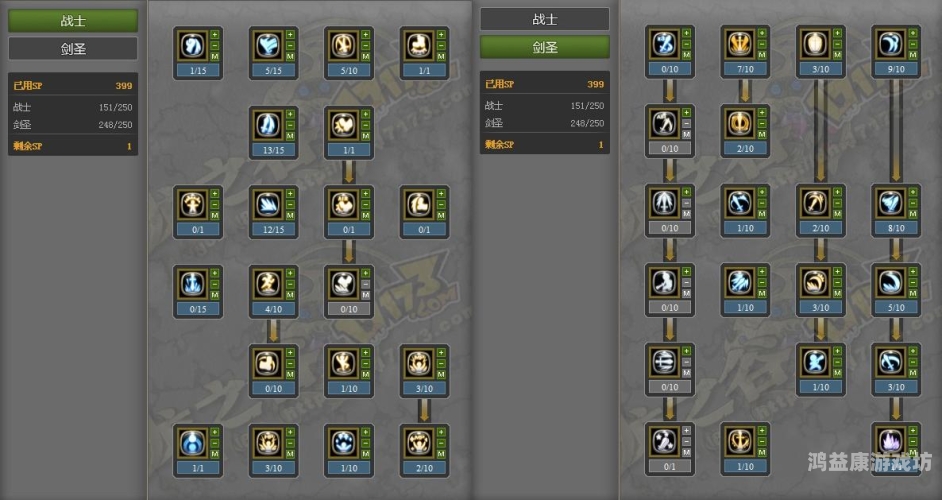This screenshot has height=500, width=942.
Task: Add a point to the 13/15 skill
Action: click(x=290, y=114)
